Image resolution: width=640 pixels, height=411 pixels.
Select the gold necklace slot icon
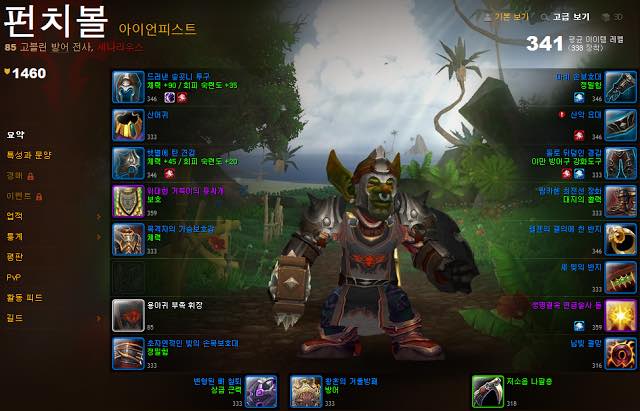pyautogui.click(x=128, y=125)
